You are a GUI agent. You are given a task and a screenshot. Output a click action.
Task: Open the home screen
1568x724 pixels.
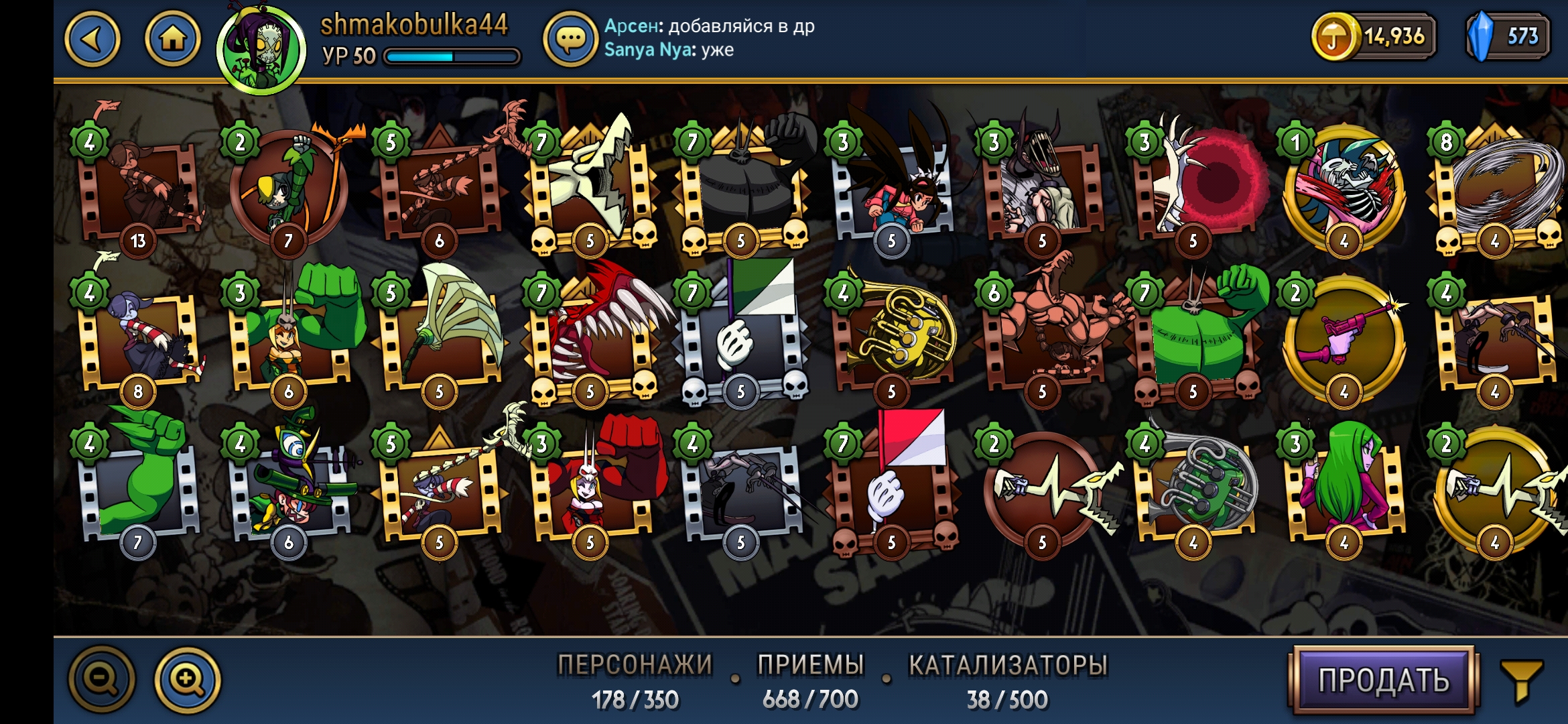click(x=172, y=39)
